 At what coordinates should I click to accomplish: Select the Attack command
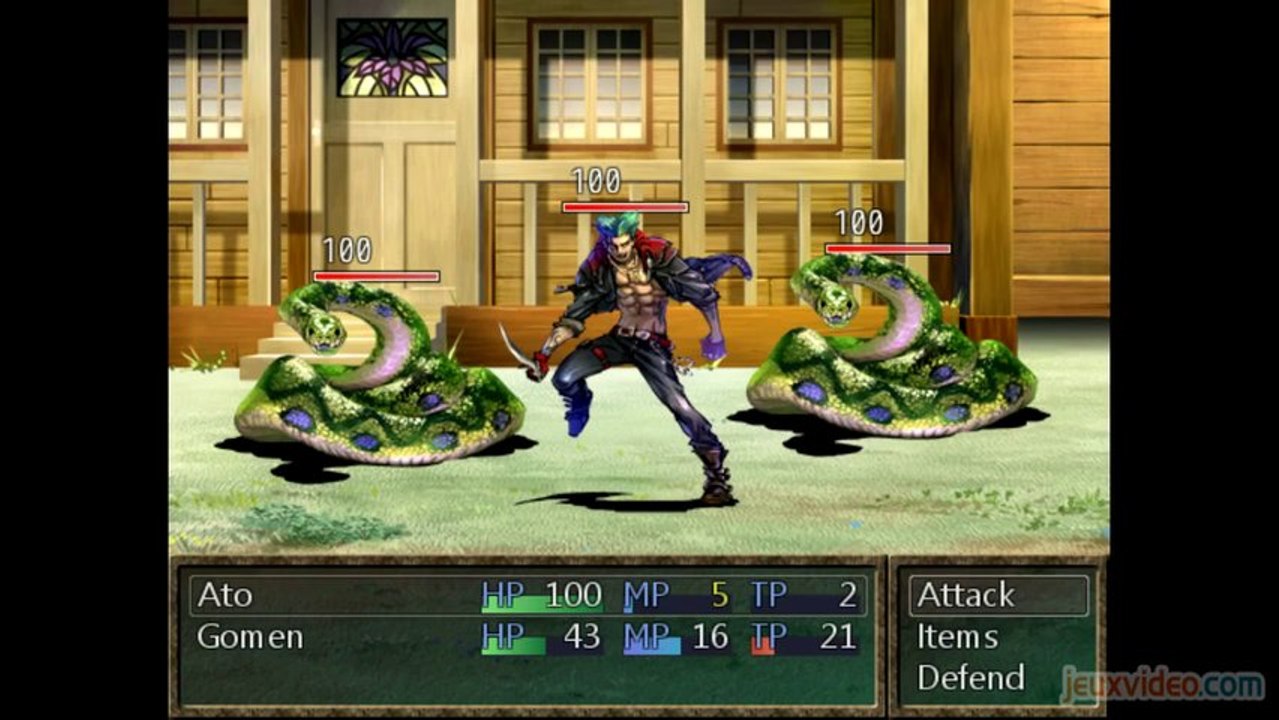tap(966, 595)
